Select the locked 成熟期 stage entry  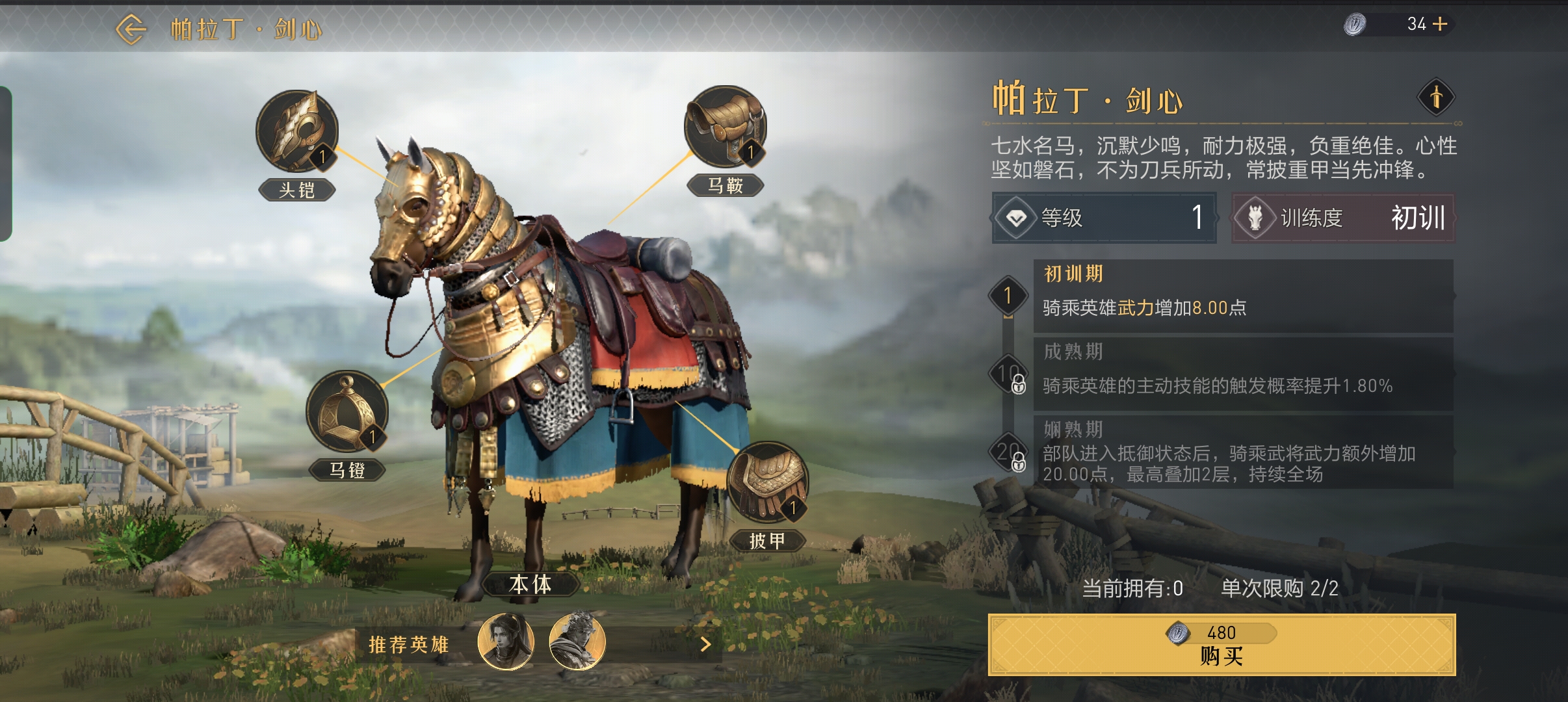point(1242,374)
